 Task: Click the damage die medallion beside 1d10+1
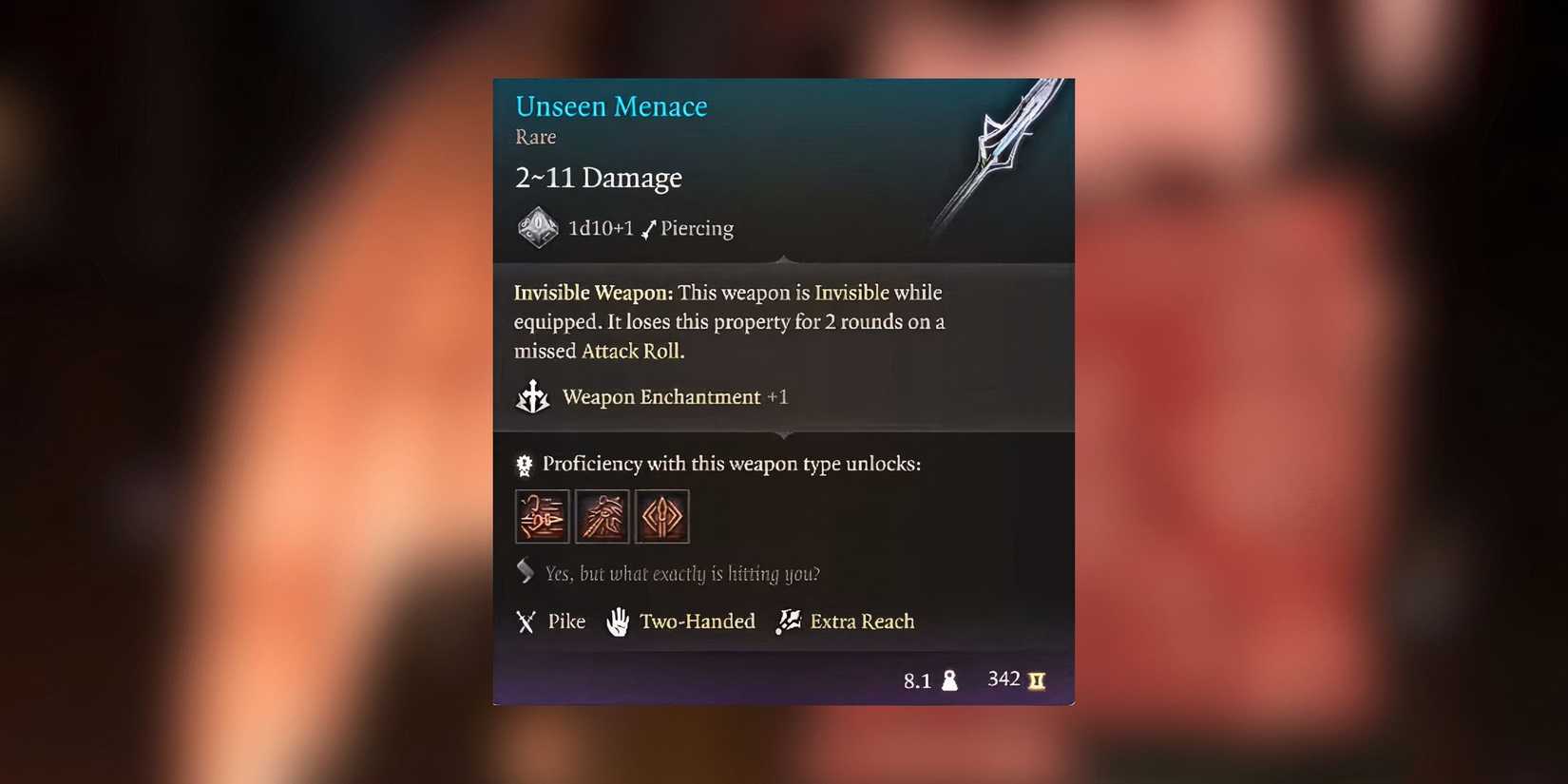536,227
